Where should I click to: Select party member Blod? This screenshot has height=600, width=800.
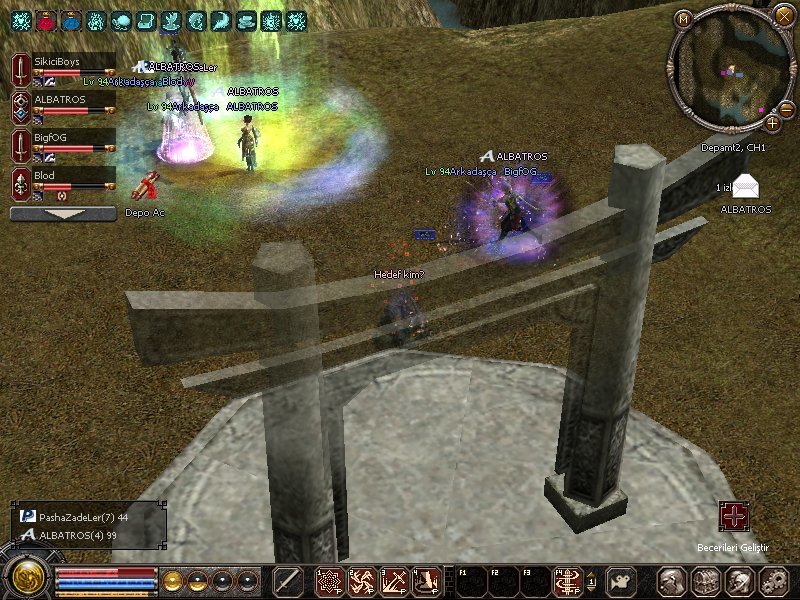click(62, 181)
